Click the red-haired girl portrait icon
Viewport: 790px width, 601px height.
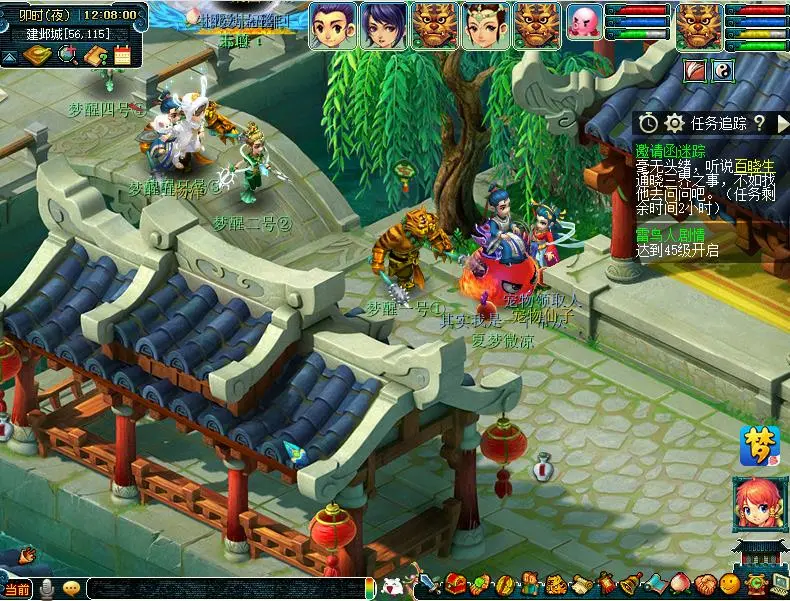click(758, 504)
